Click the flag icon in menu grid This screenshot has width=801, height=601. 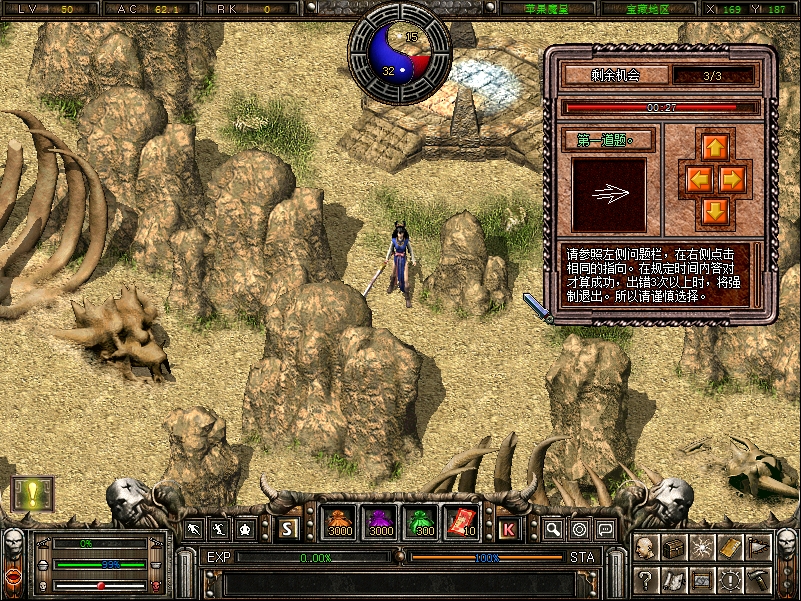click(758, 548)
